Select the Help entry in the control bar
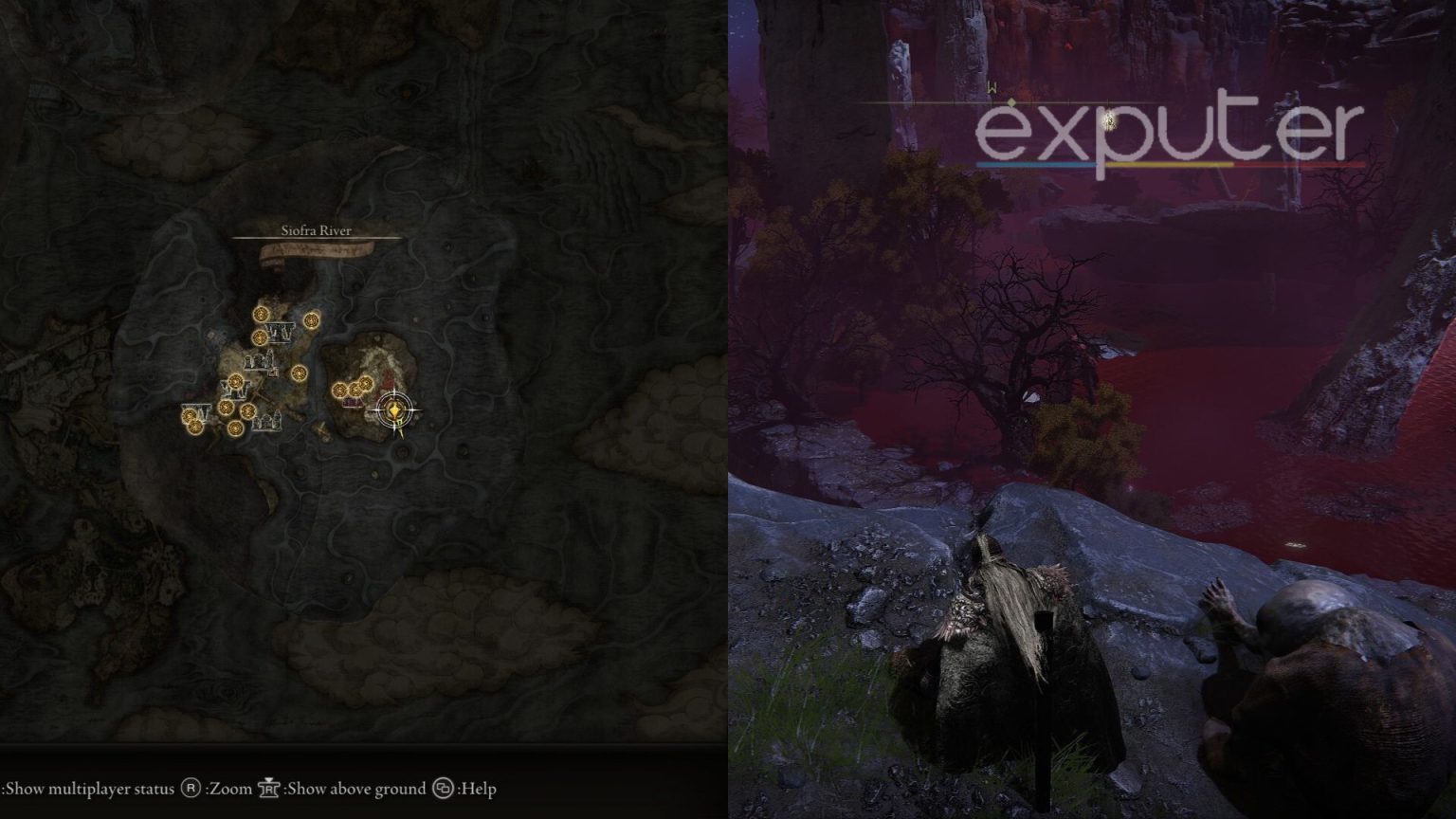This screenshot has height=819, width=1456. pos(478,788)
